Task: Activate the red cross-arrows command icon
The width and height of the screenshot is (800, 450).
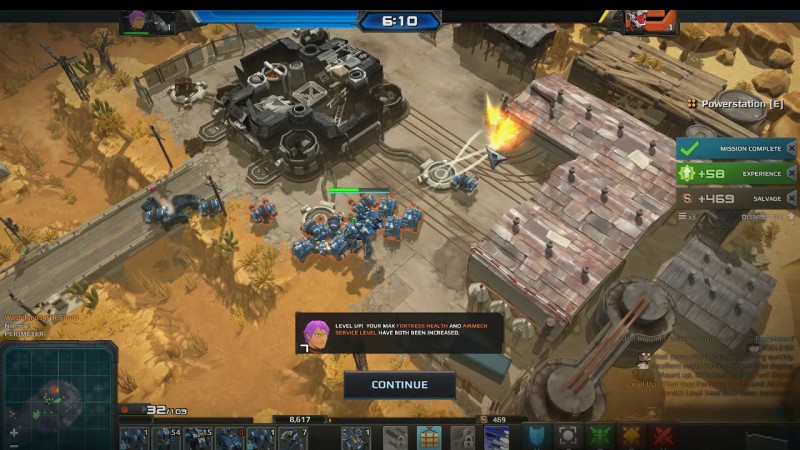Action: point(662,437)
